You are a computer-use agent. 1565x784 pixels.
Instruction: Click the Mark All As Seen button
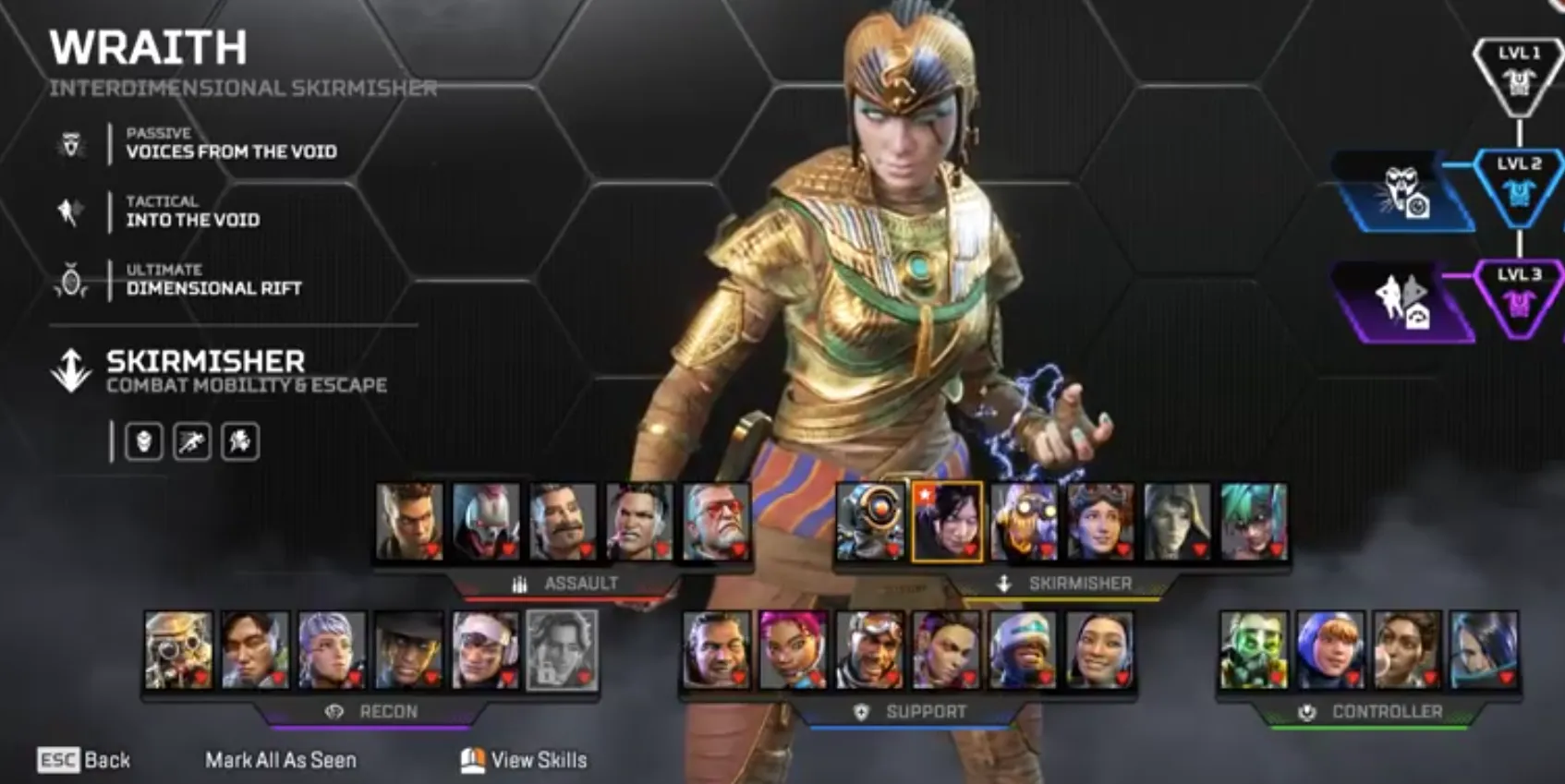point(280,760)
